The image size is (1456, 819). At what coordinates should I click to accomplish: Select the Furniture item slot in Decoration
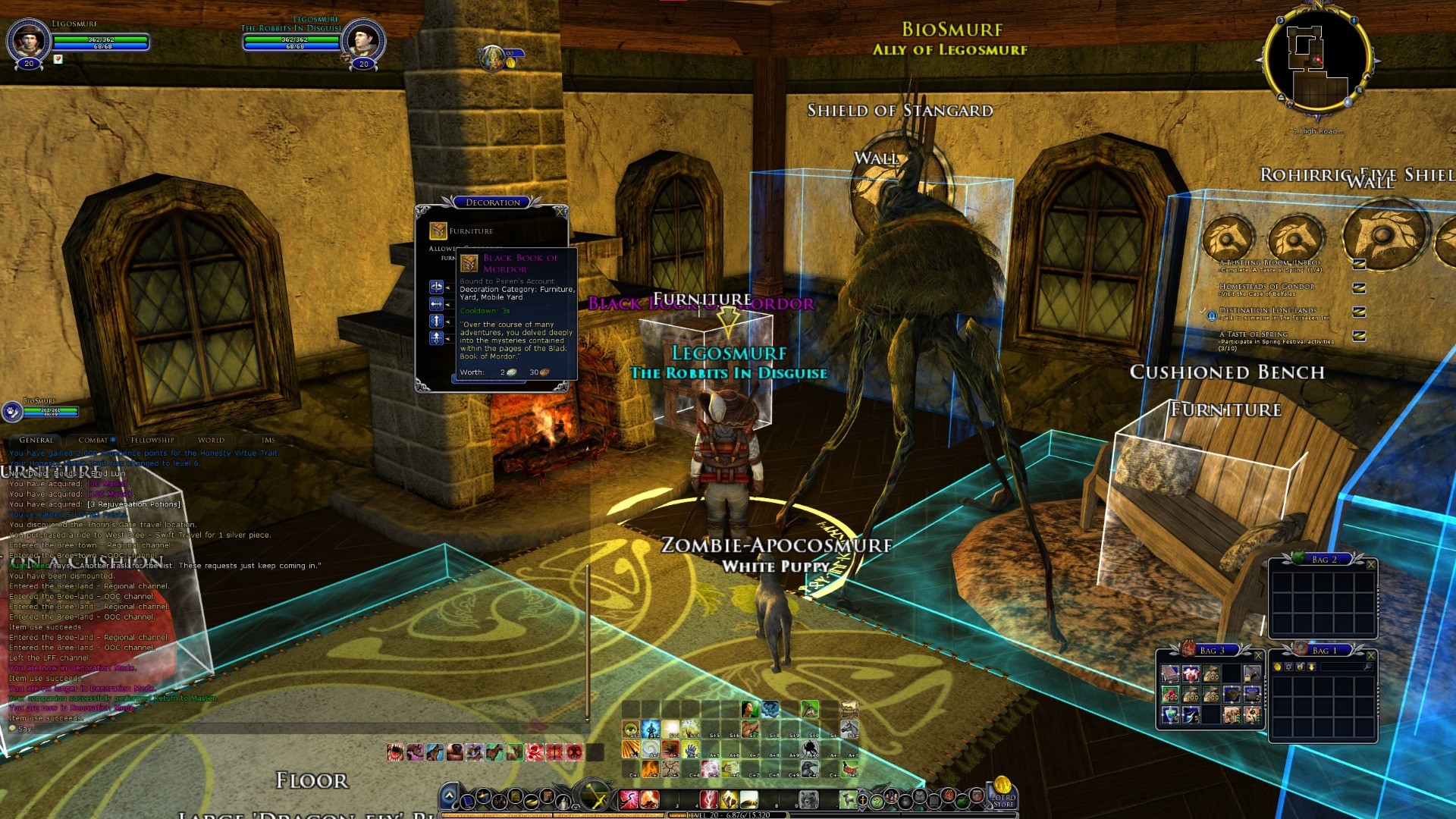438,231
